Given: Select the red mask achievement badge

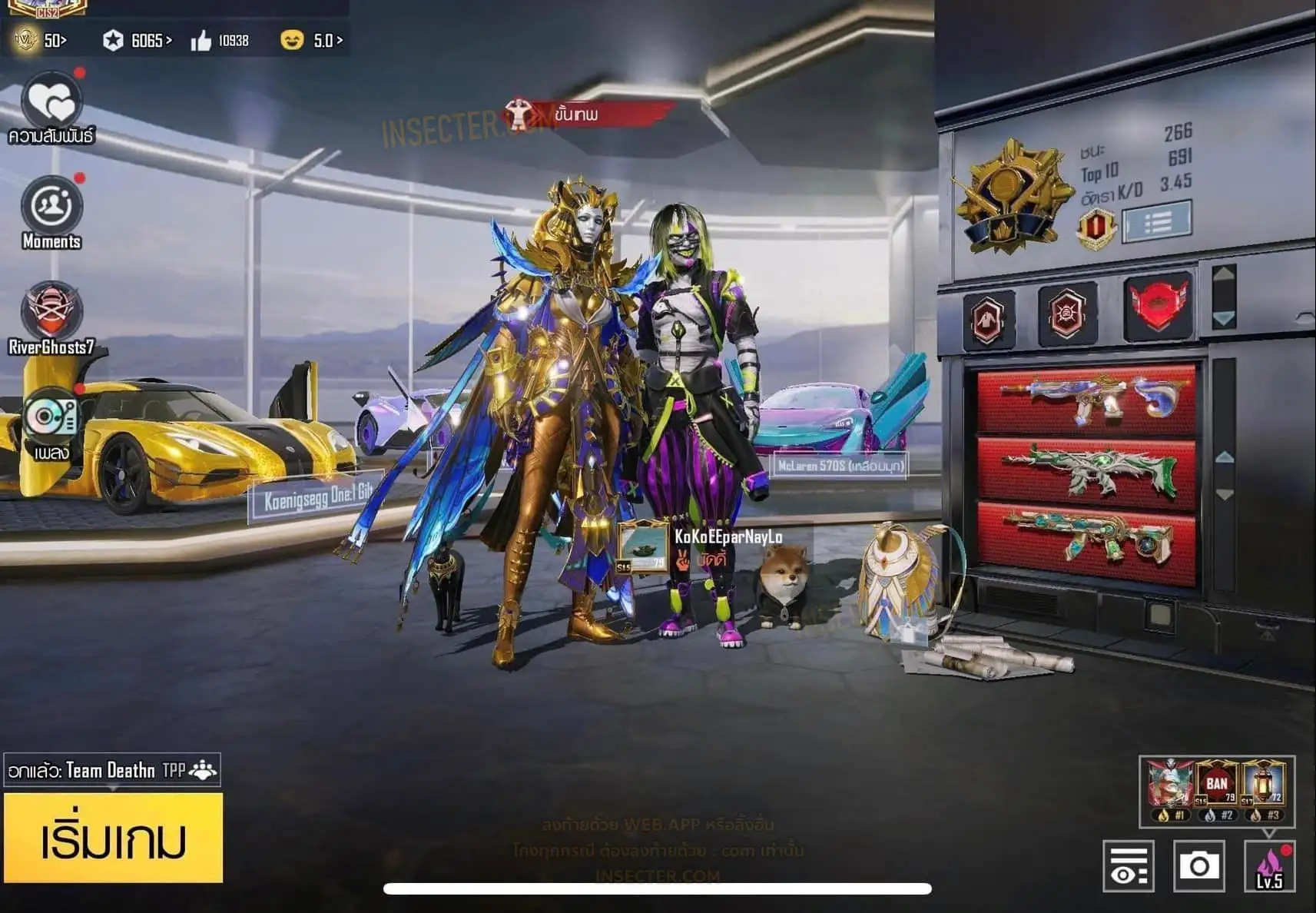Looking at the screenshot, I should click(x=1158, y=307).
